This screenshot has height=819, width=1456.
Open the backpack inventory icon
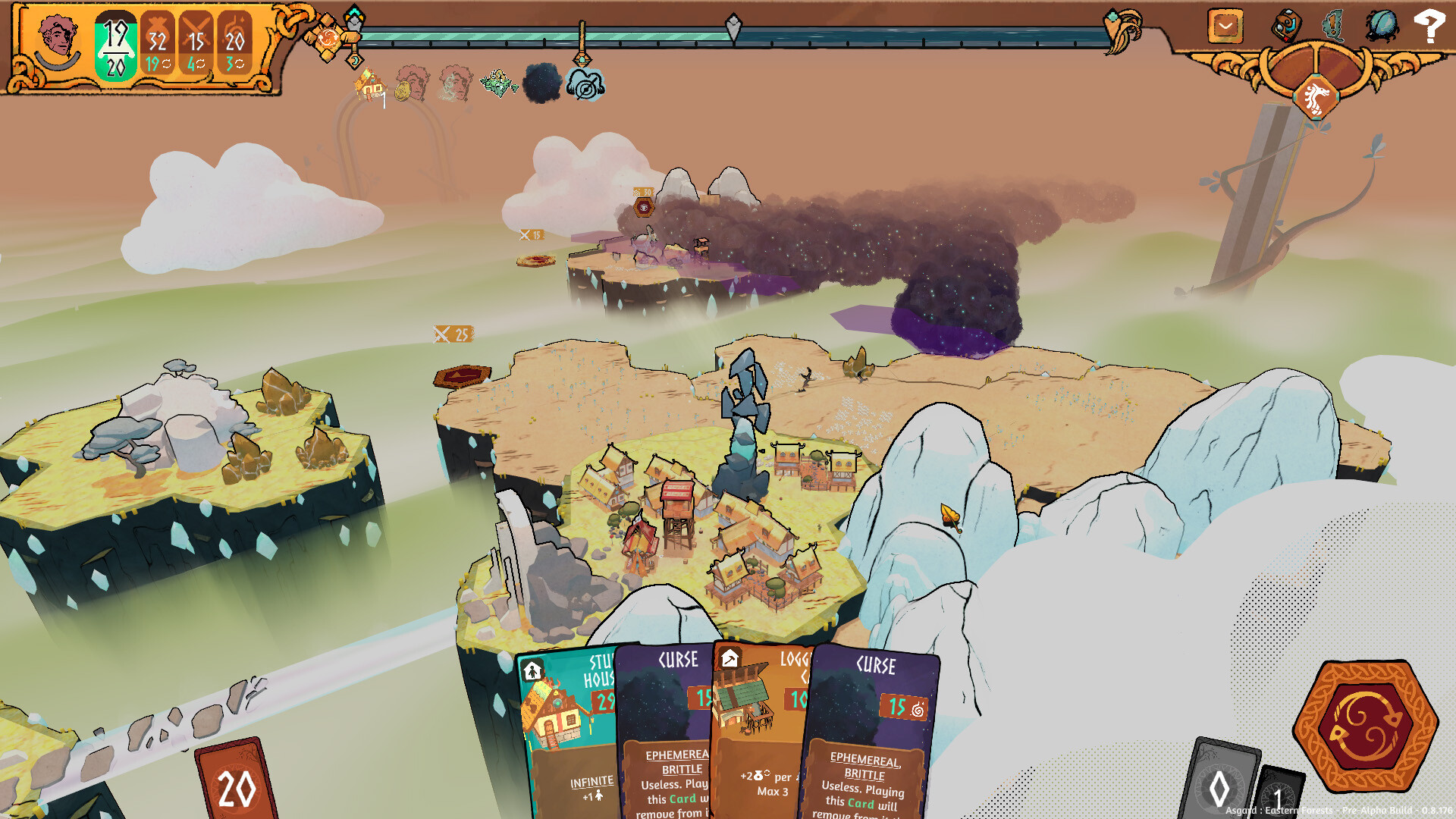click(1286, 26)
